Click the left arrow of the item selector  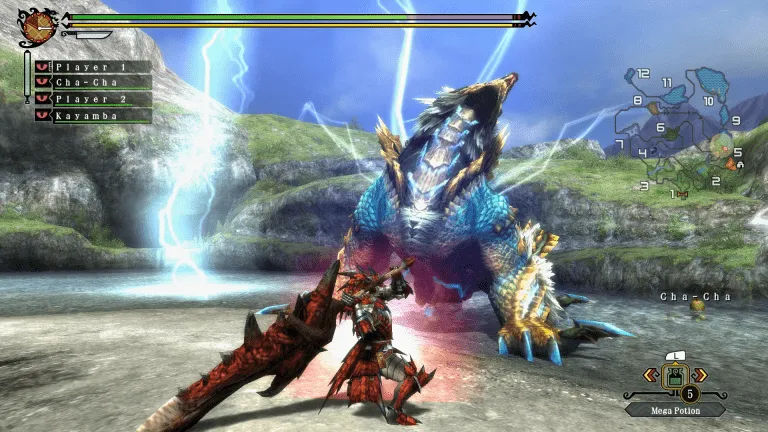pyautogui.click(x=649, y=375)
